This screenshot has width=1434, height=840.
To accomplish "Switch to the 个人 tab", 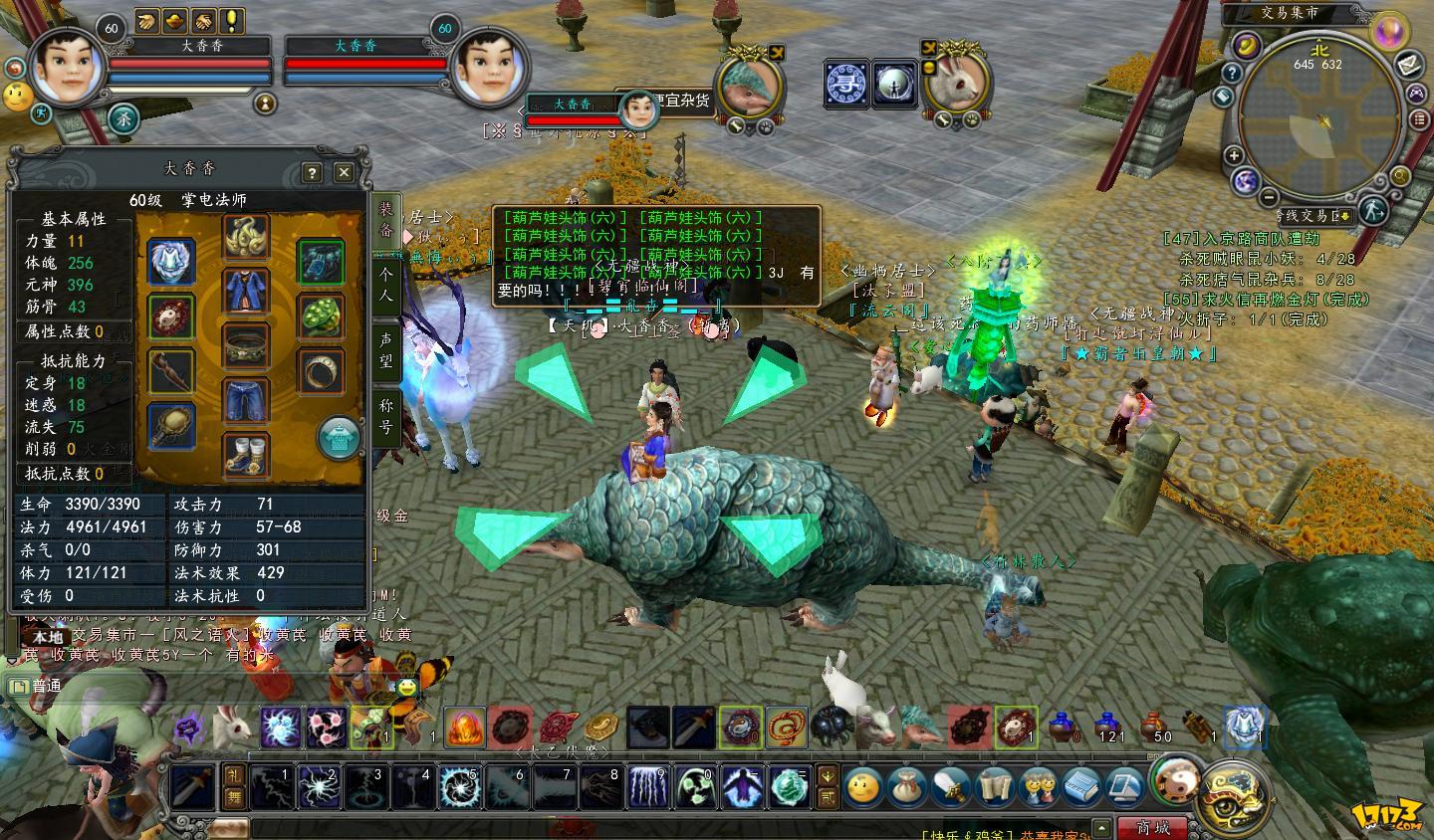I will [x=386, y=284].
